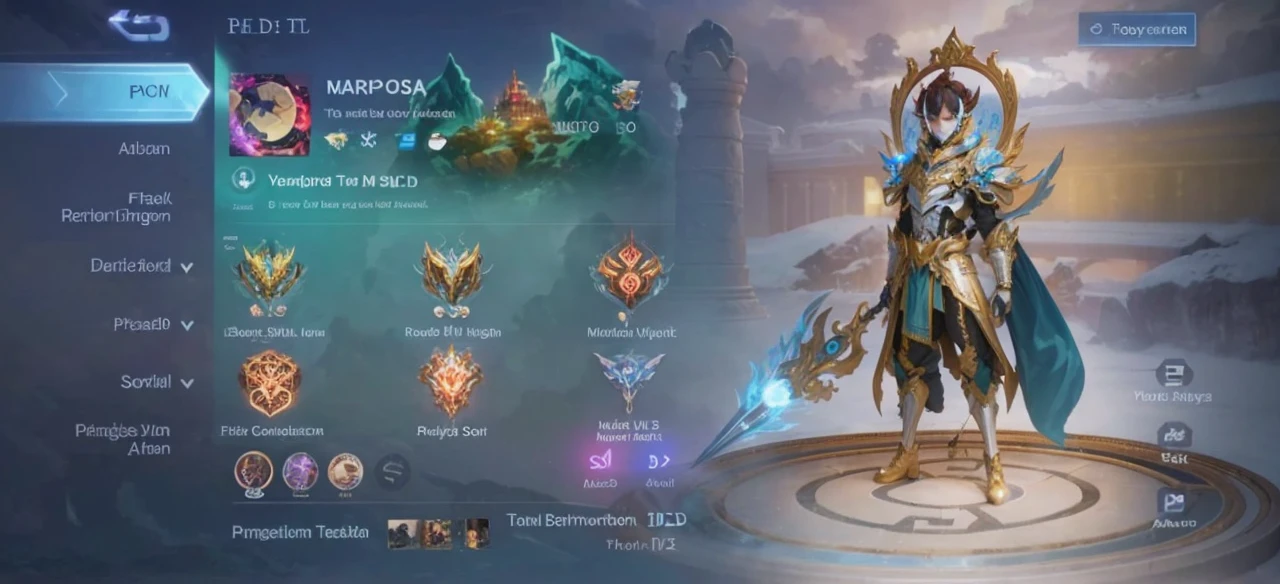Screen dimensions: 1280x584
Task: Select the red rune emblem labeled Vipont
Action: (x=629, y=272)
